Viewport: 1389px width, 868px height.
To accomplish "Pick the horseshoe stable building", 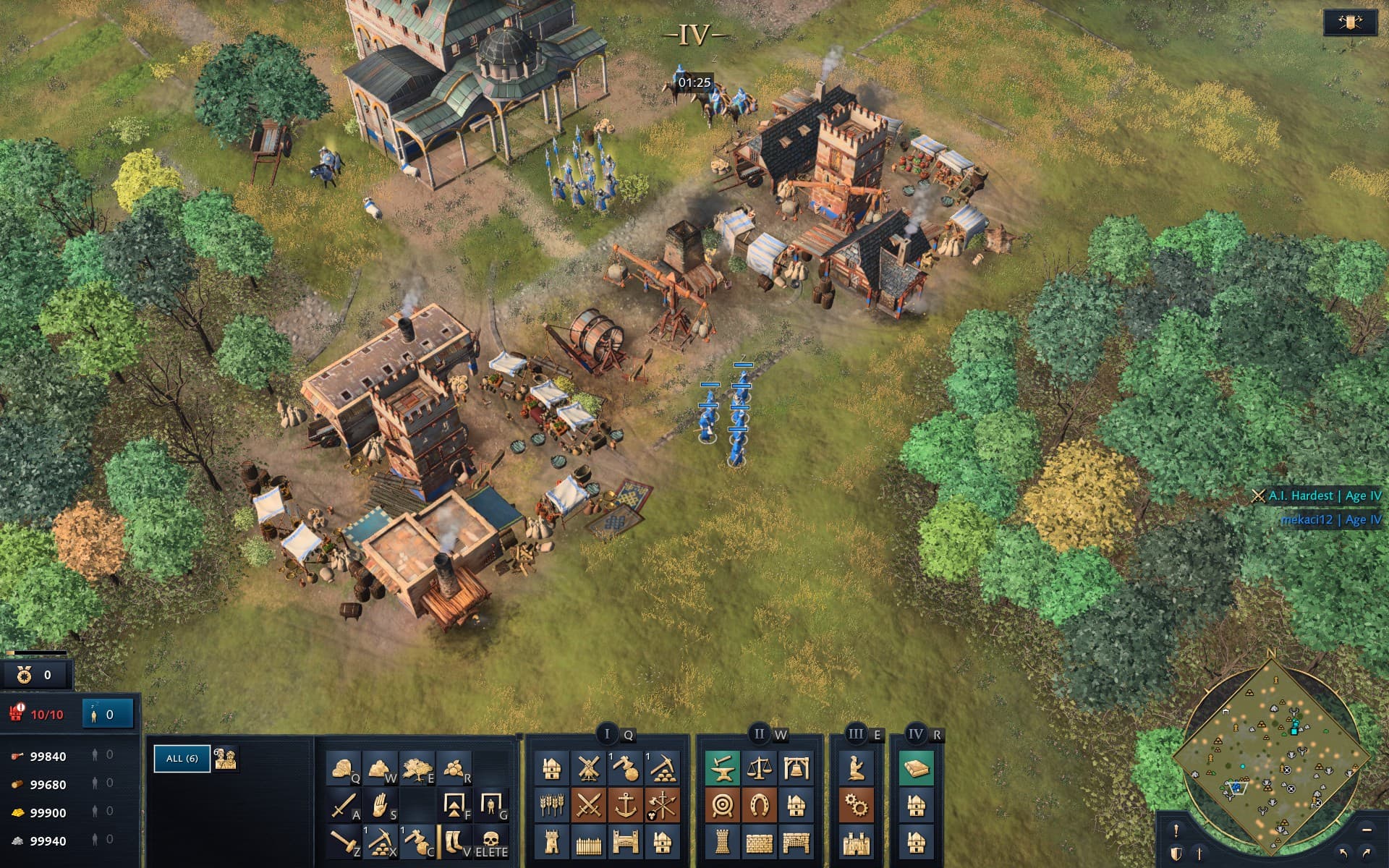I will pyautogui.click(x=759, y=805).
